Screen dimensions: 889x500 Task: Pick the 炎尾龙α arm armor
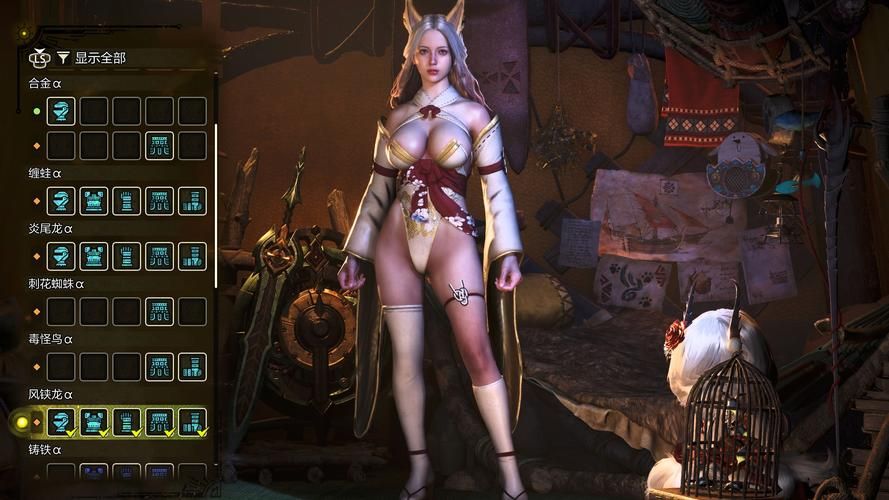point(127,256)
